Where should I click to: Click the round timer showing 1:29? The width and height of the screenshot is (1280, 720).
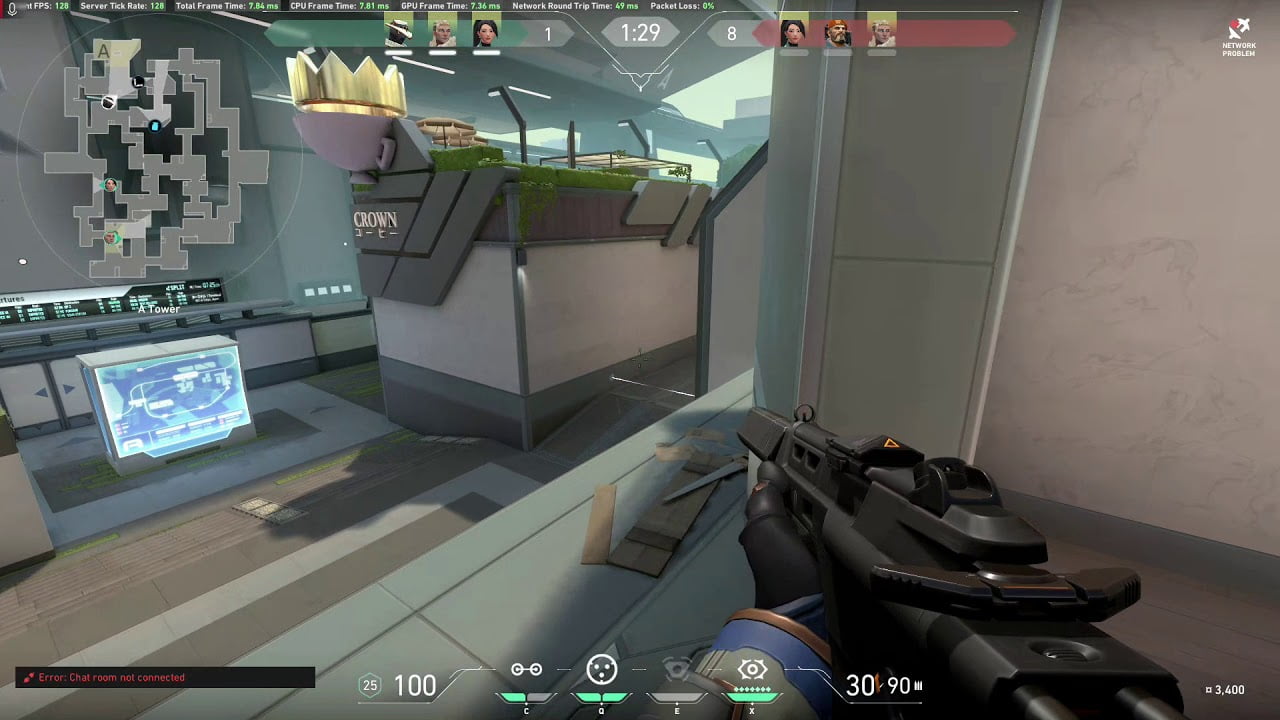point(639,32)
